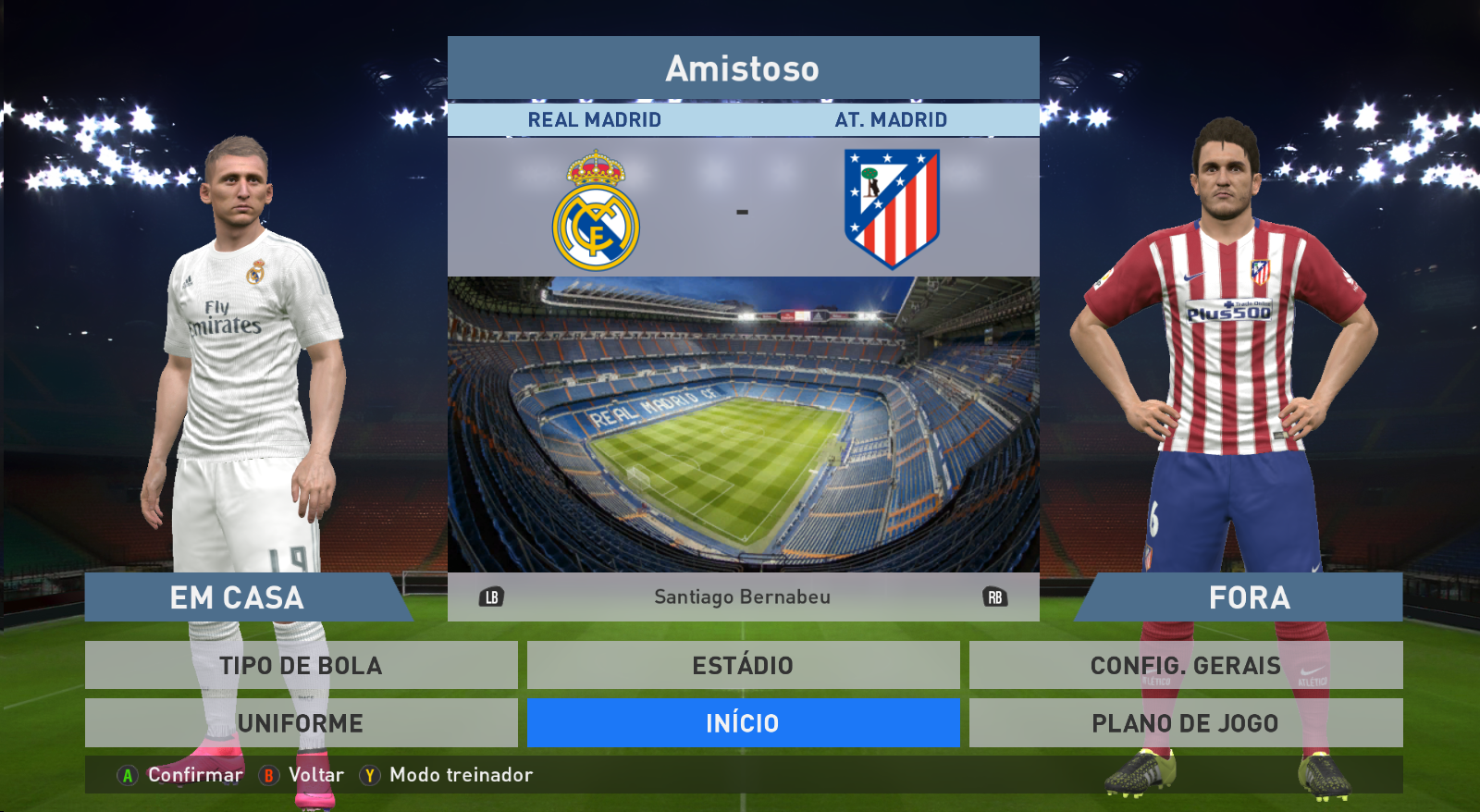Open the ESTÁDIO menu
This screenshot has height=812, width=1480.
[x=743, y=665]
